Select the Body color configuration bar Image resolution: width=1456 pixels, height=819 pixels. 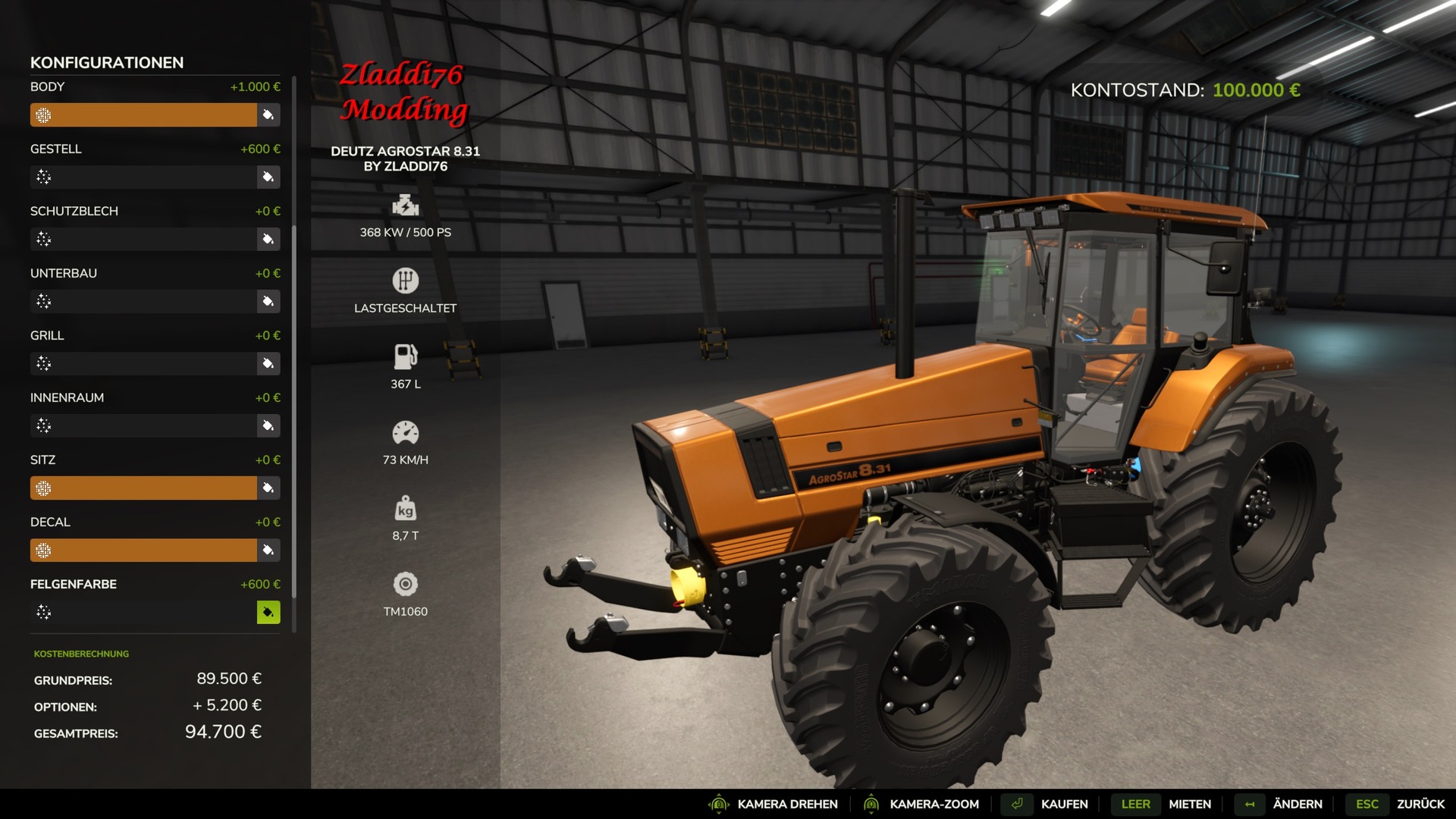(143, 115)
